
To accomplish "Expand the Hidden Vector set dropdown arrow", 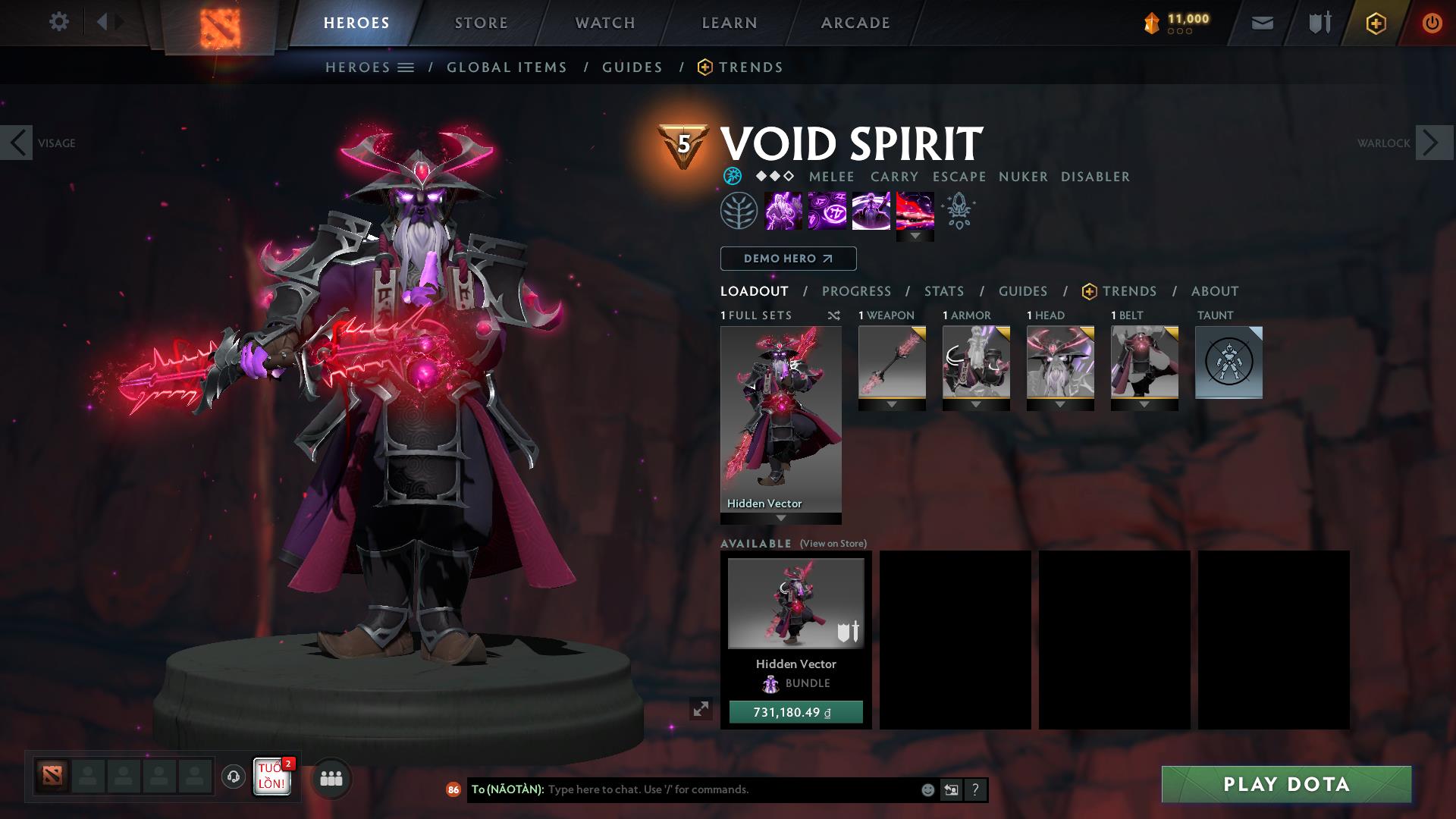I will (x=780, y=517).
